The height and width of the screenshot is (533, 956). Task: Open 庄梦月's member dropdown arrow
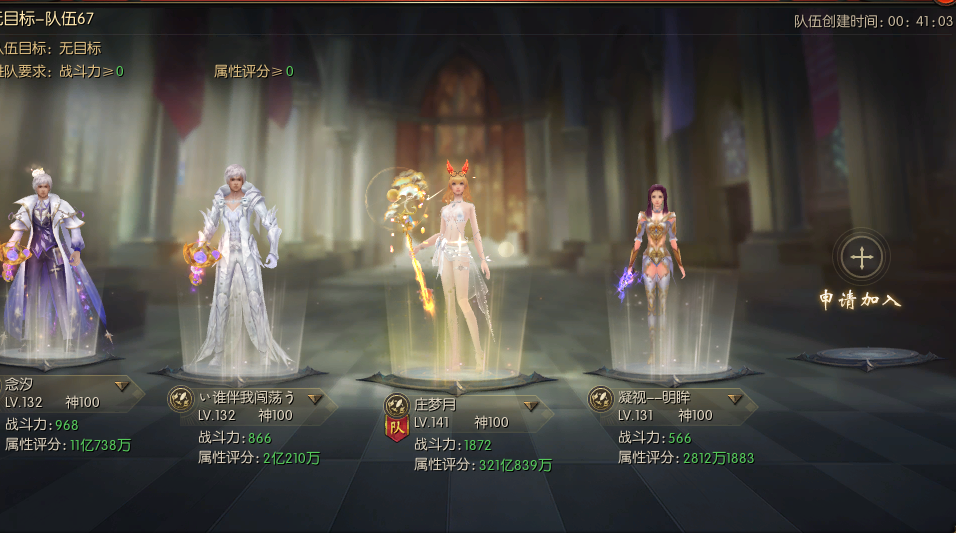pos(531,406)
